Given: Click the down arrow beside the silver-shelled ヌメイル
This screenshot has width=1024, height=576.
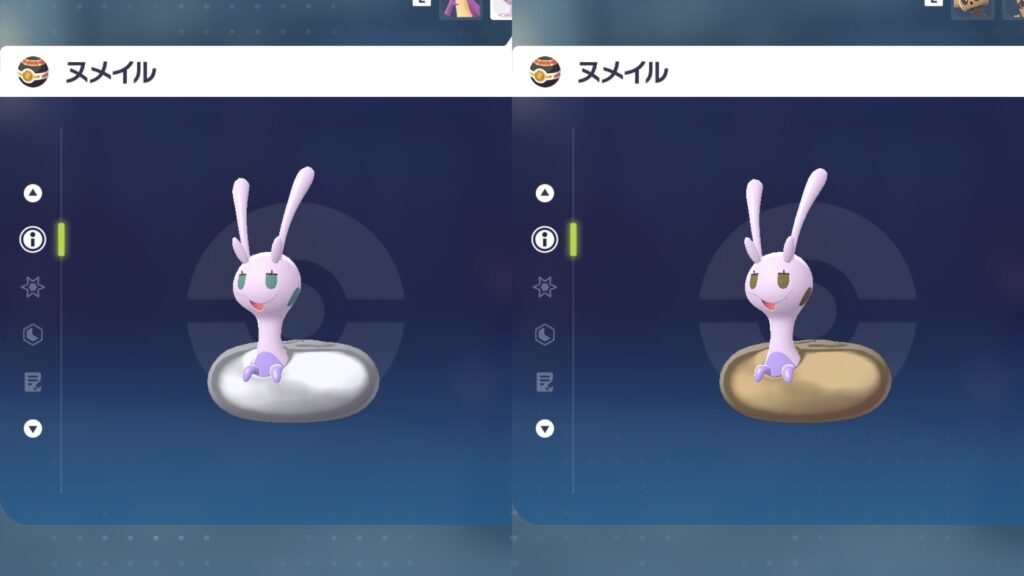Looking at the screenshot, I should point(33,428).
